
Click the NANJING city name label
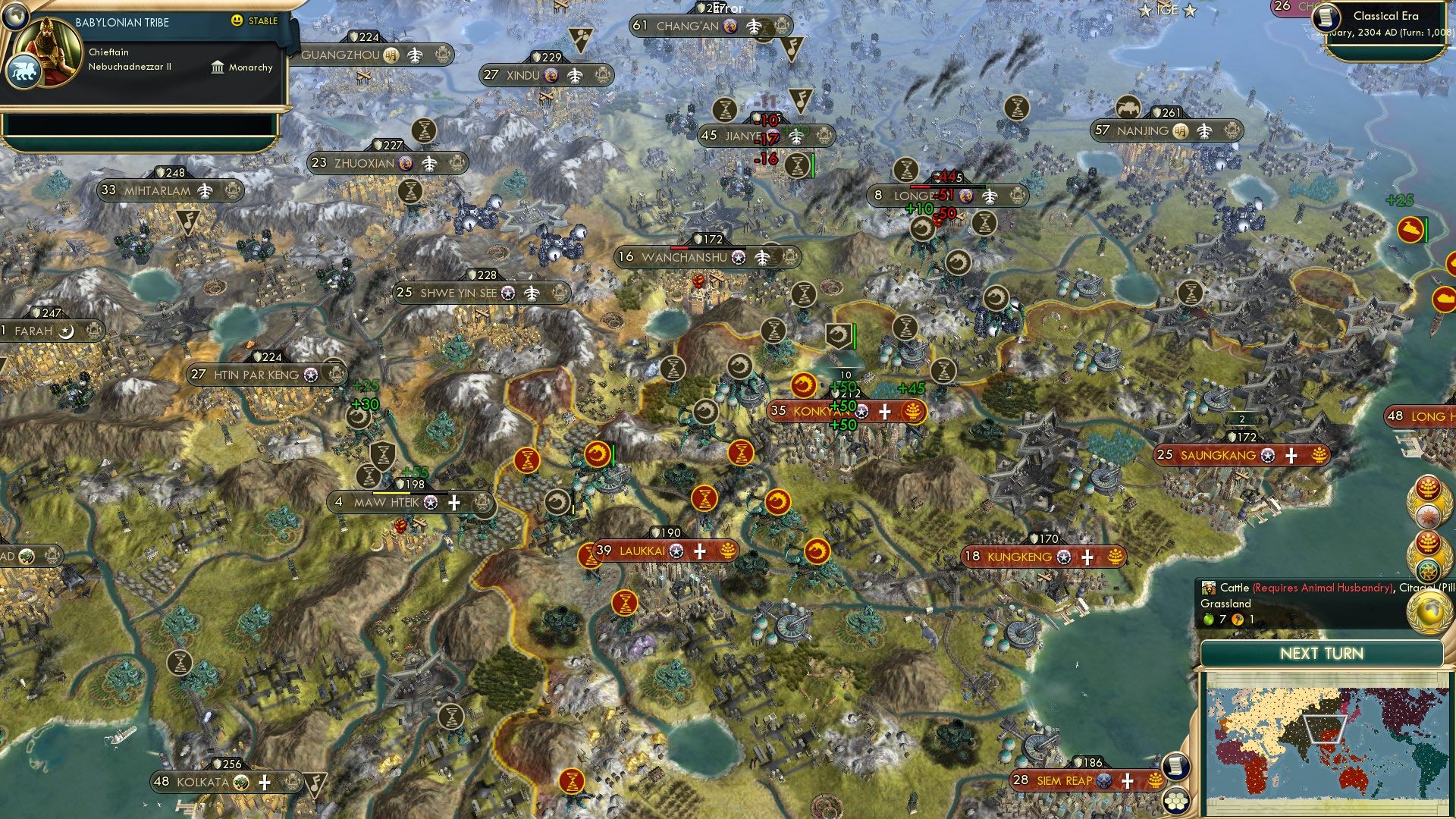click(1145, 130)
